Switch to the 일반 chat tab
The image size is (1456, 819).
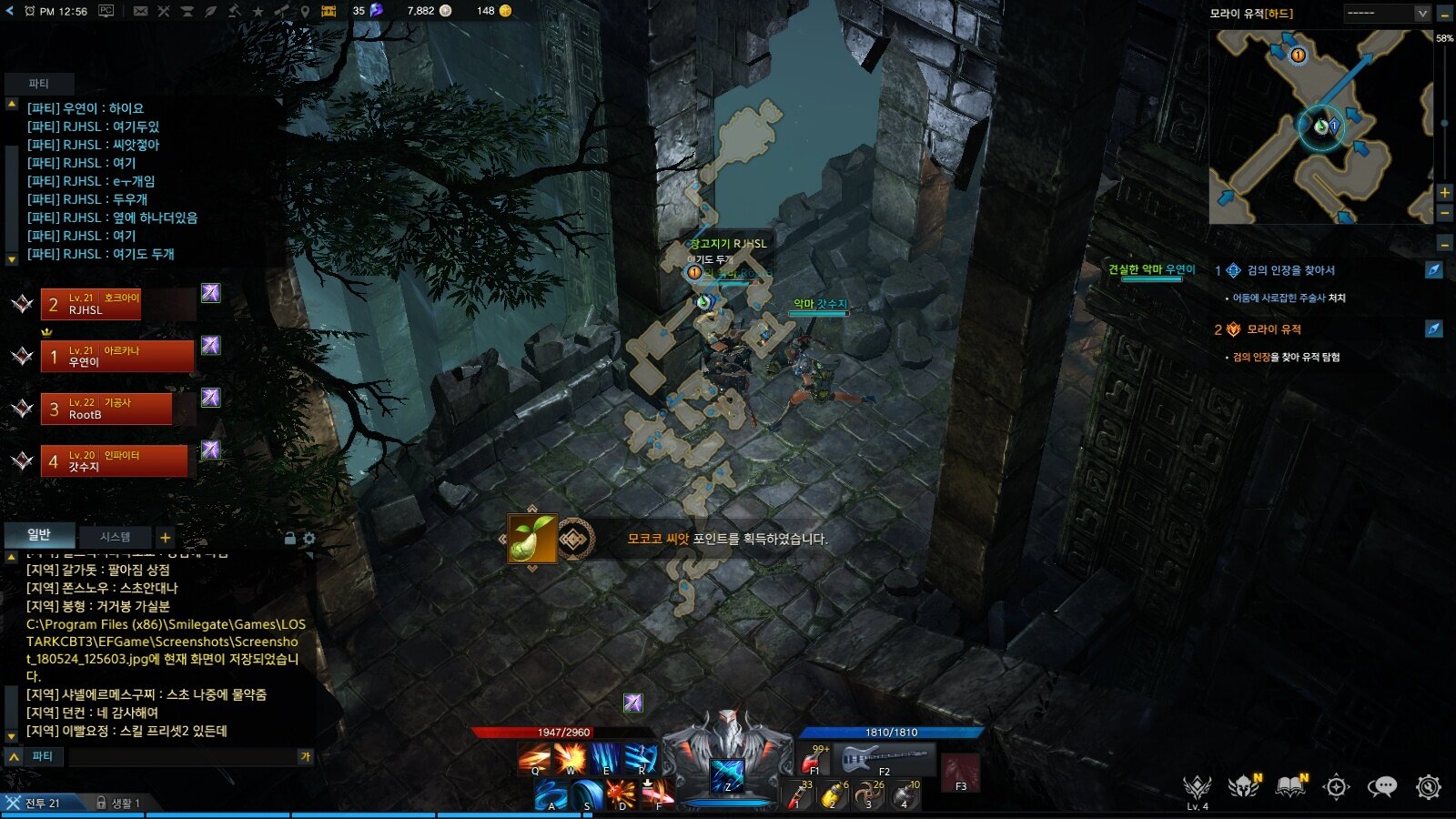pos(39,535)
